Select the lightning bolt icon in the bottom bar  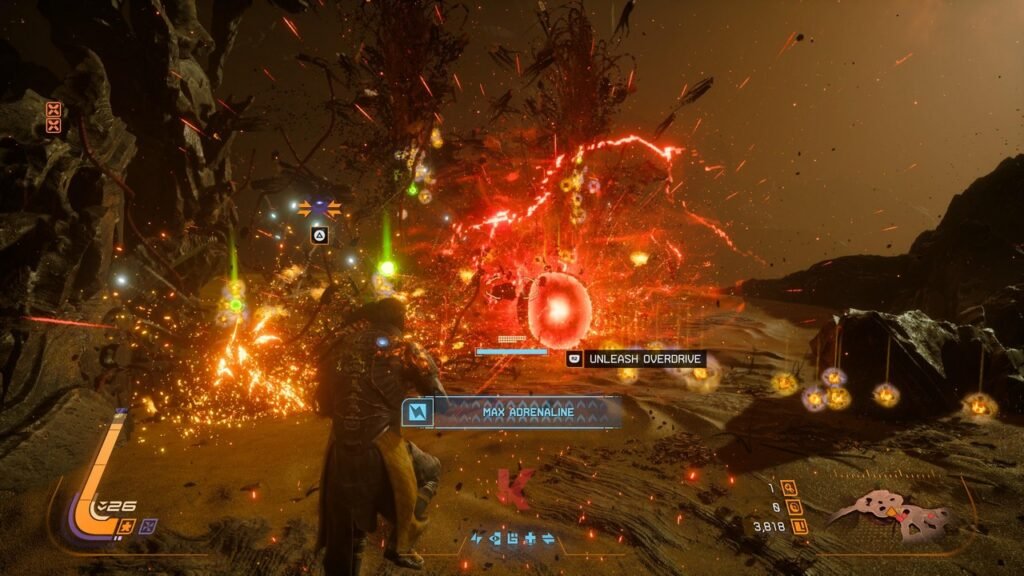tap(477, 539)
